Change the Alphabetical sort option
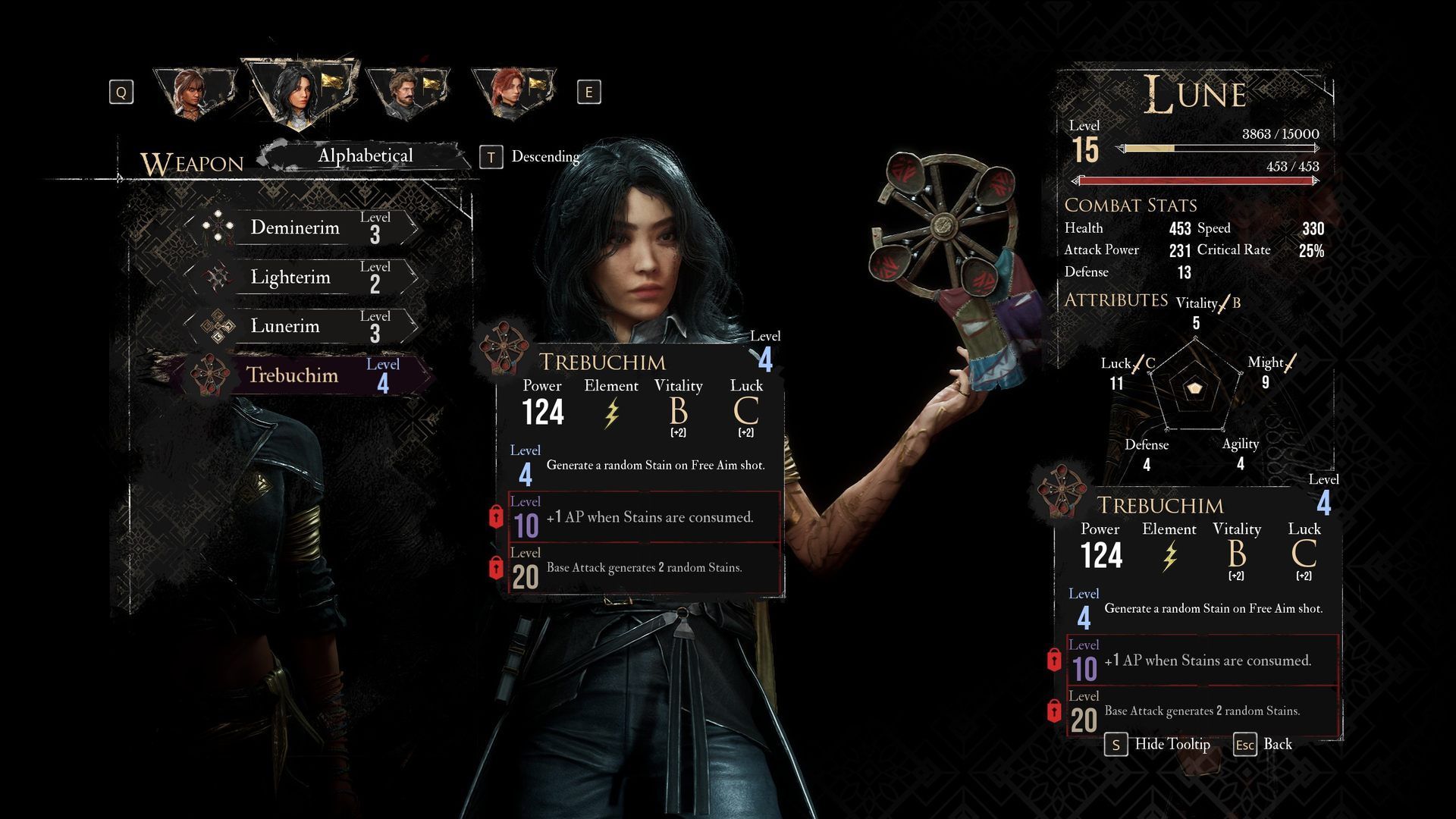Screen dimensions: 1456x819 pyautogui.click(x=365, y=156)
